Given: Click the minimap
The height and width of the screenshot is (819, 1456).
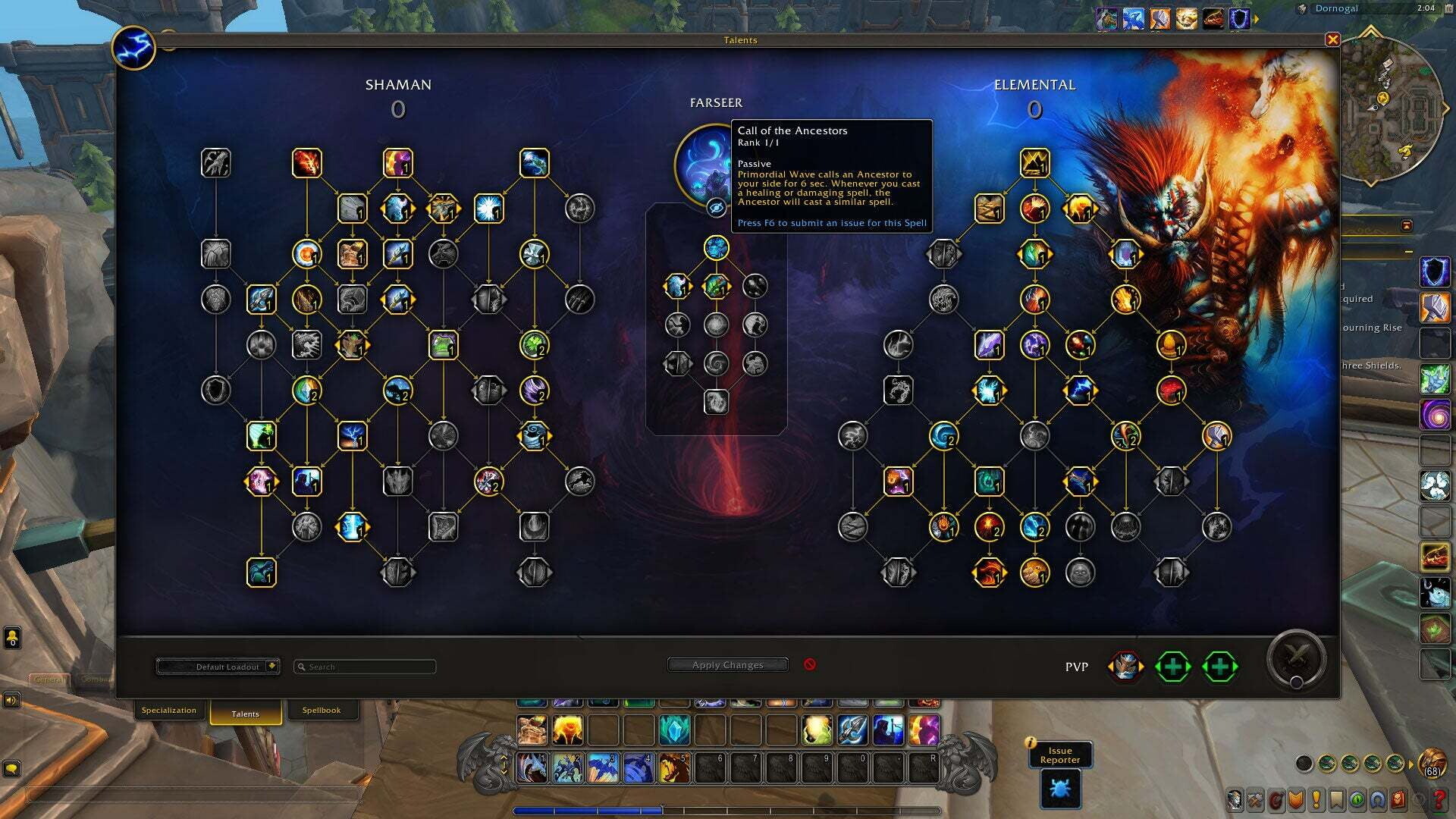Looking at the screenshot, I should point(1389,106).
